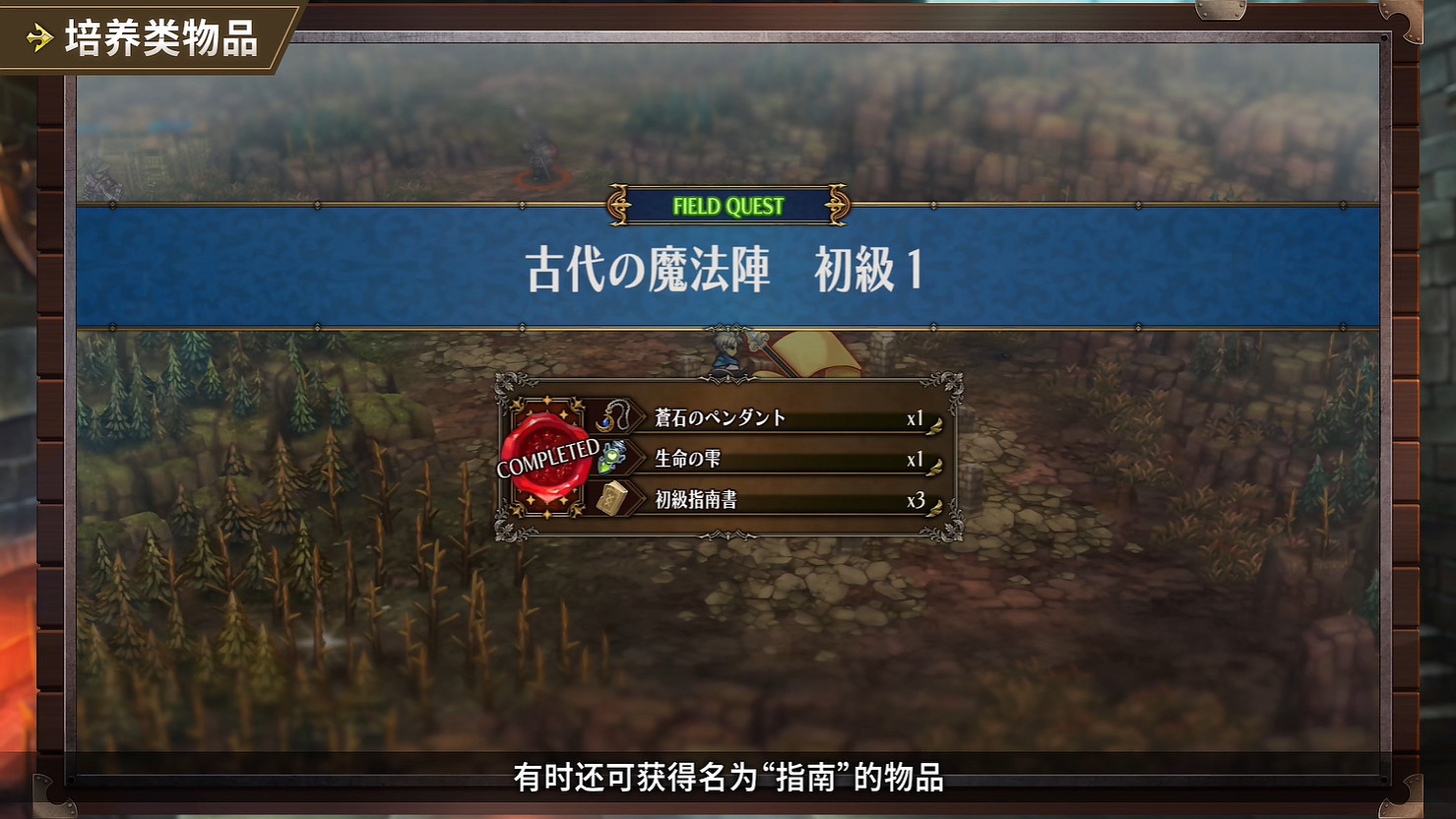This screenshot has height=819, width=1456.
Task: Expand the FIELD QUEST header banner
Action: pos(728,207)
